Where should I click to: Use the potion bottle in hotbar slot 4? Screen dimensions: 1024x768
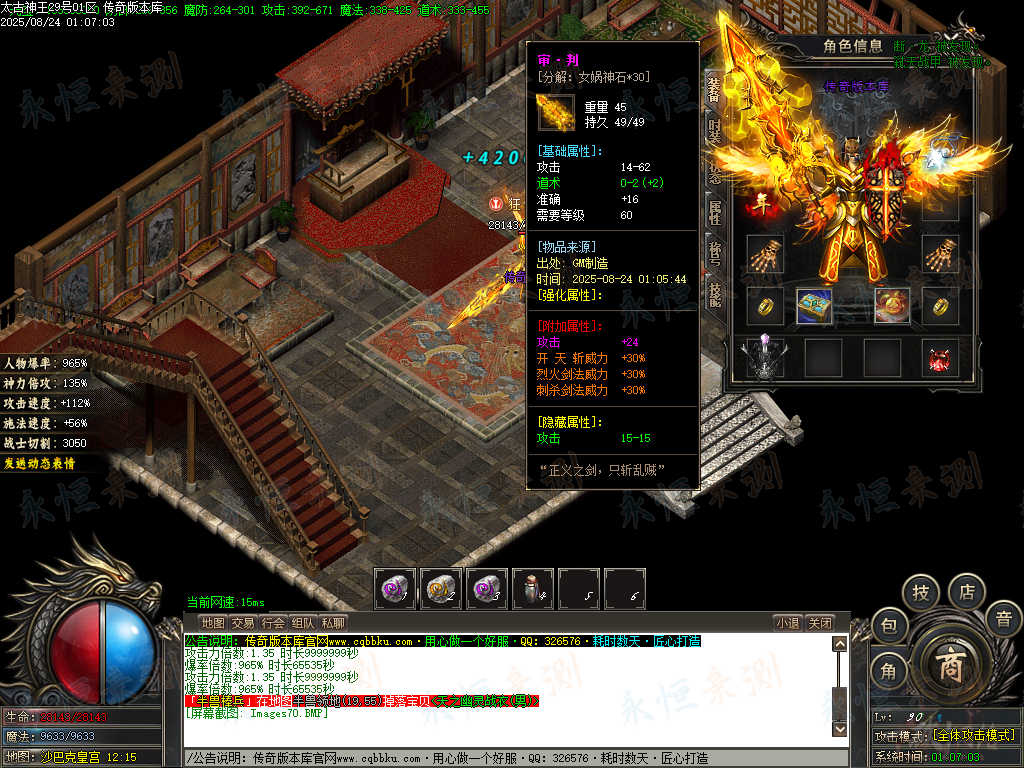pos(533,589)
